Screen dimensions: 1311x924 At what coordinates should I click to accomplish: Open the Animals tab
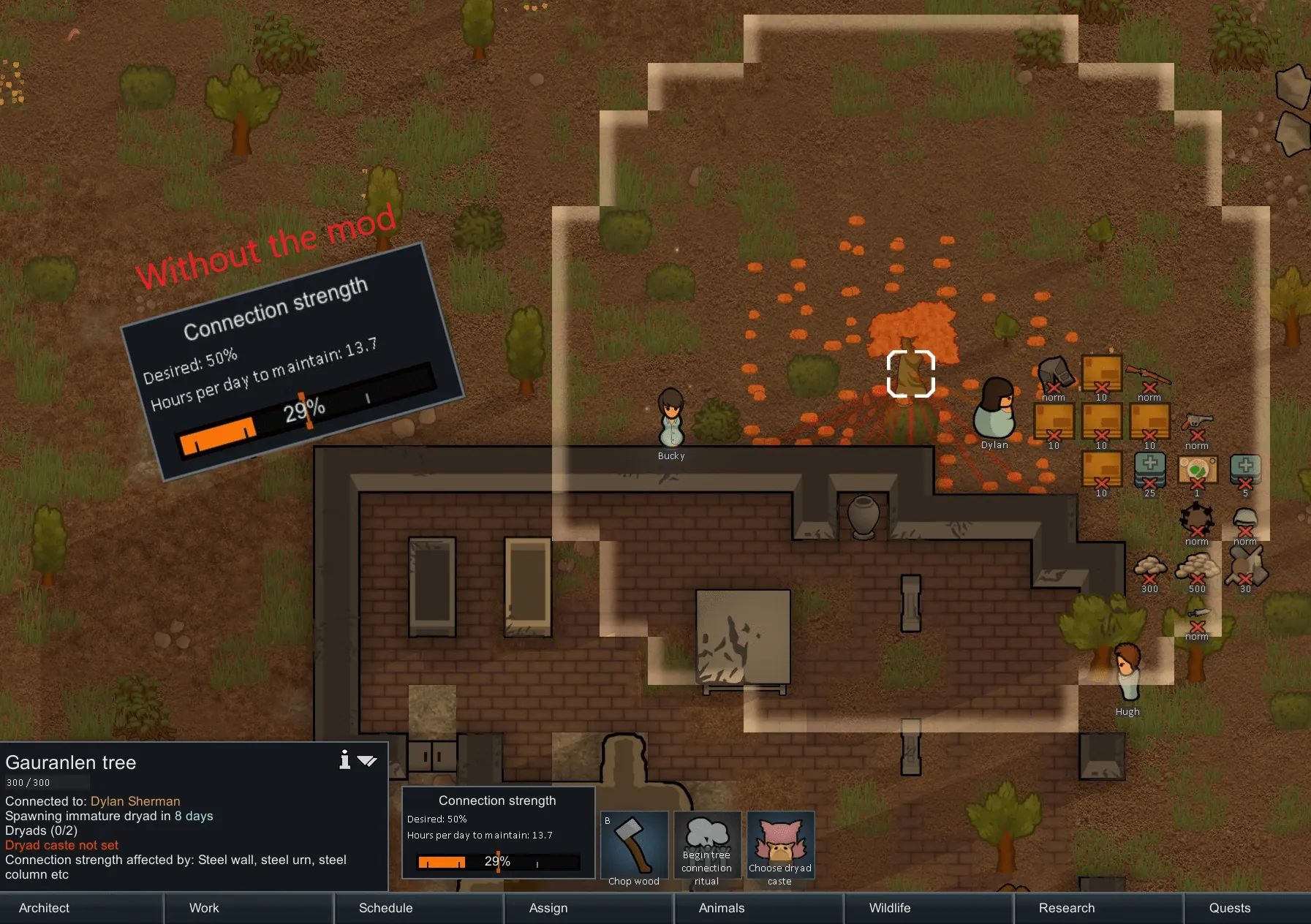(722, 908)
